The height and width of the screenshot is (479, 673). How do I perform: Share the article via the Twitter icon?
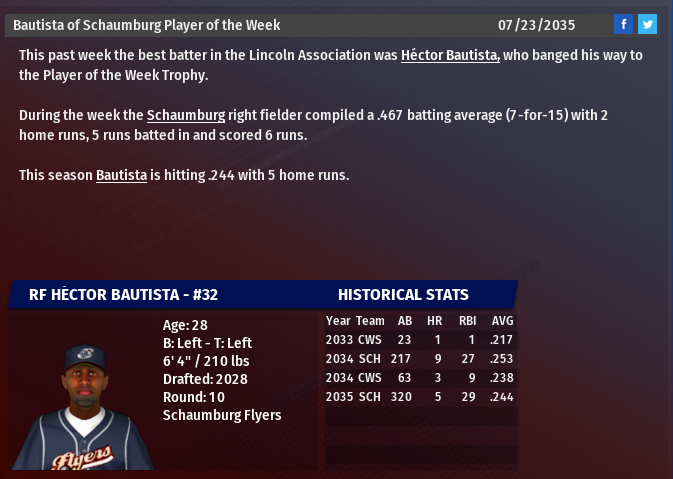point(647,25)
